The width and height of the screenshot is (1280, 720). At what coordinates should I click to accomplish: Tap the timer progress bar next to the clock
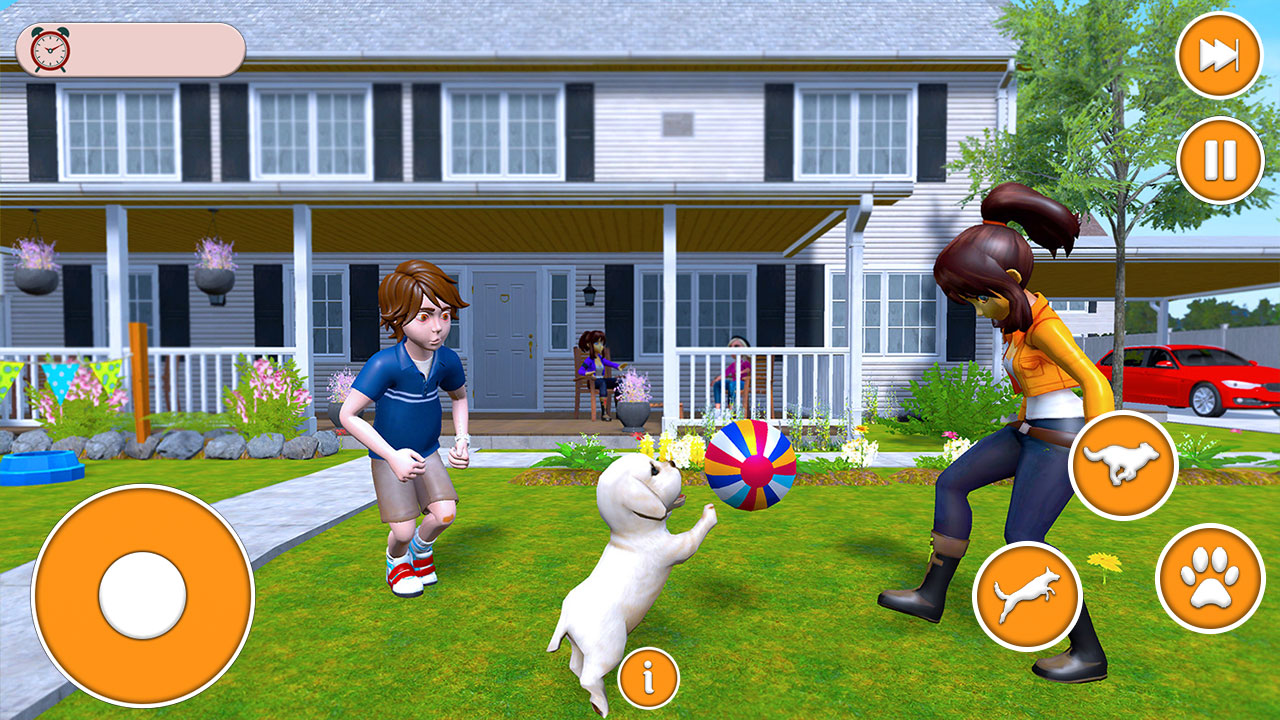click(x=160, y=47)
